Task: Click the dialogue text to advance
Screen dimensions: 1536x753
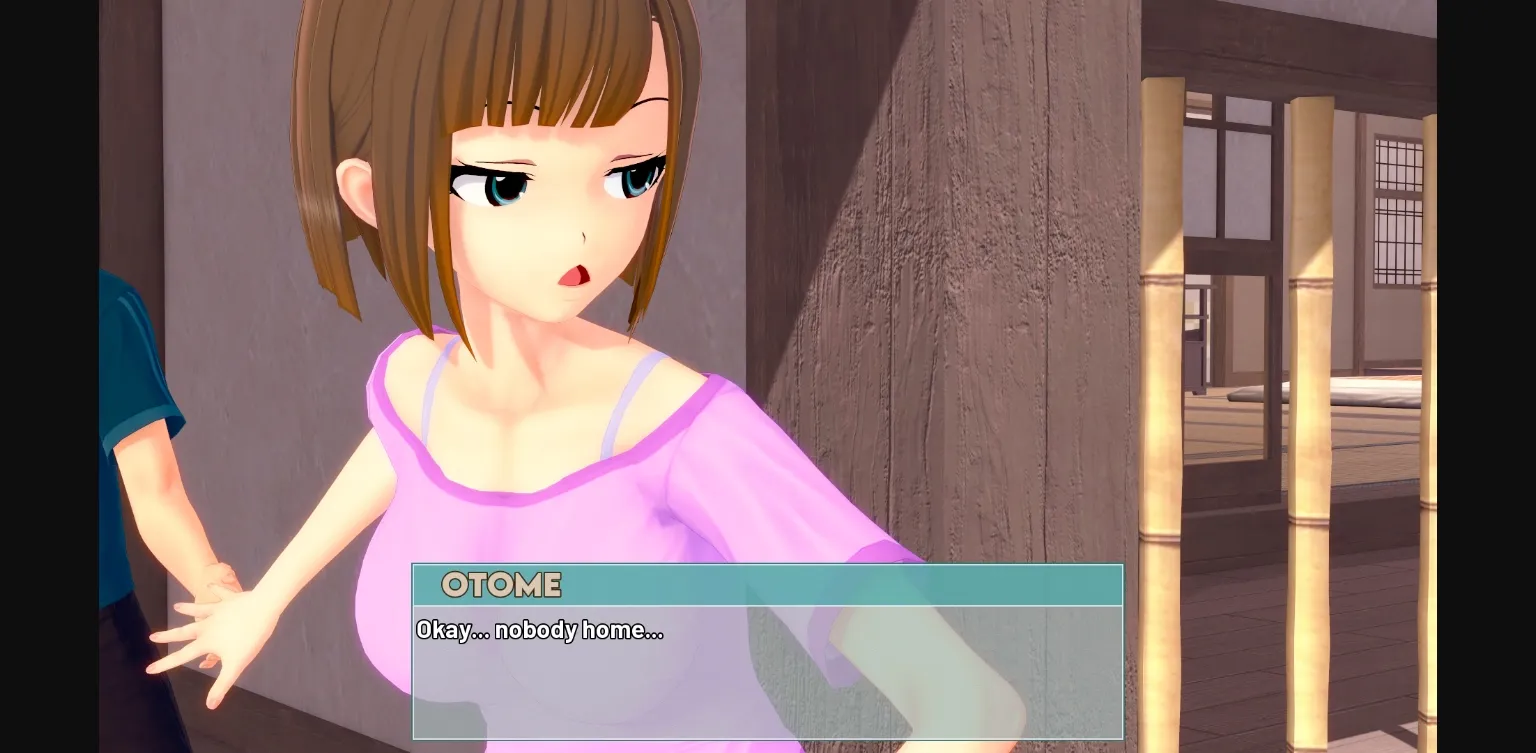Action: (x=540, y=630)
